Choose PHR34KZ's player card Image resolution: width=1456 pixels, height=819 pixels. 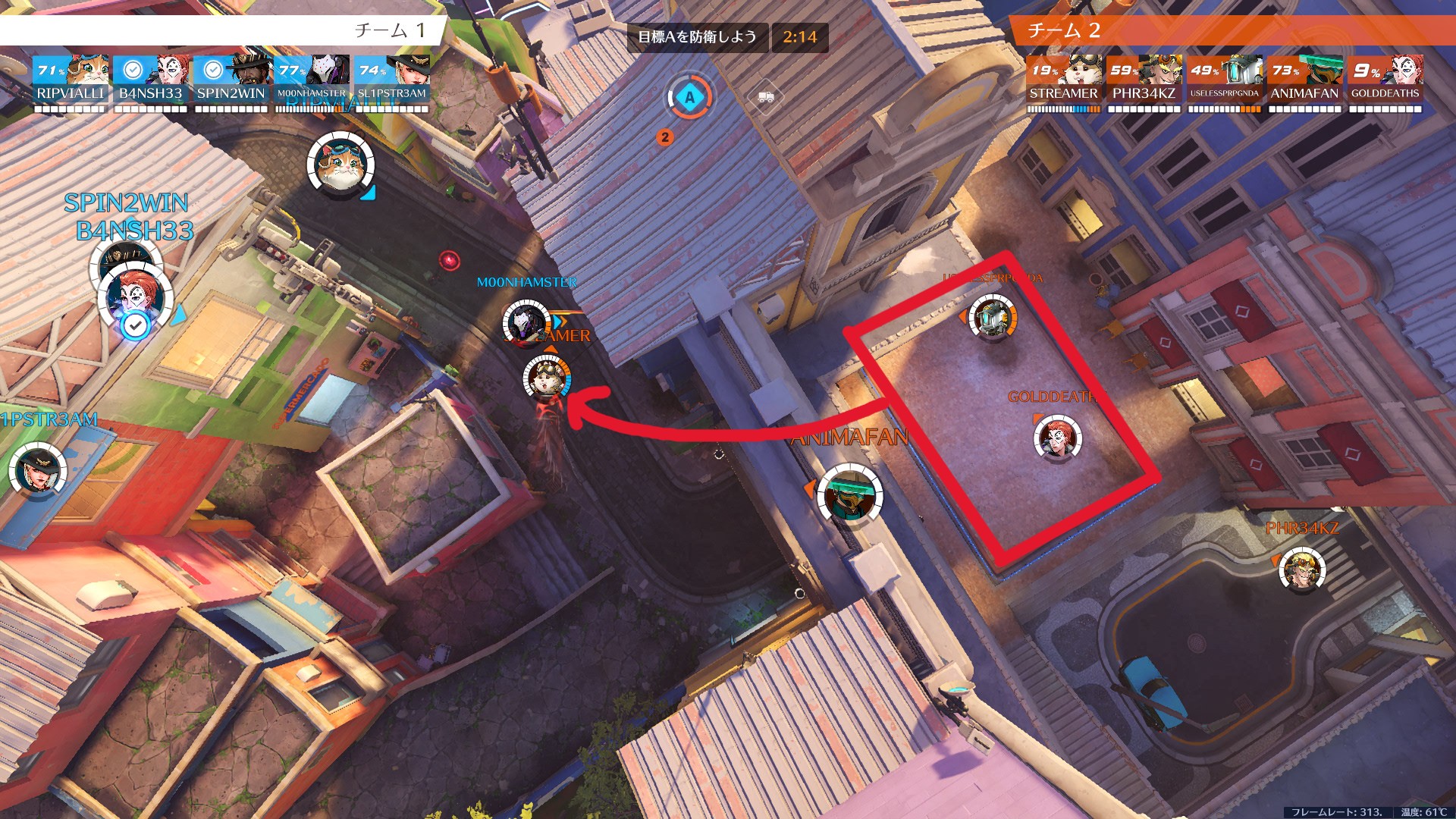pyautogui.click(x=1144, y=80)
